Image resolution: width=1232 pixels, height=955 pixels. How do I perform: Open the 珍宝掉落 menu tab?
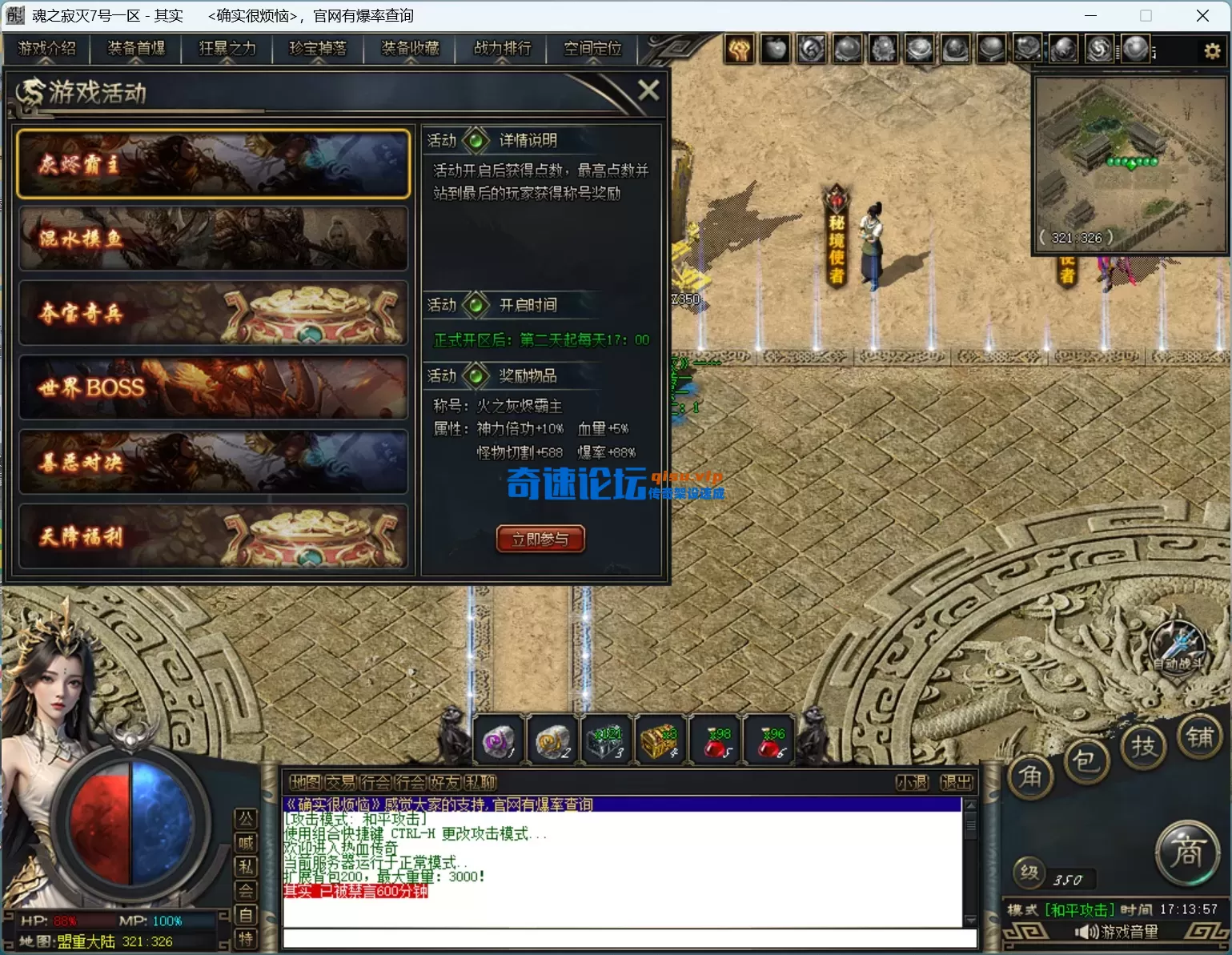pos(318,49)
